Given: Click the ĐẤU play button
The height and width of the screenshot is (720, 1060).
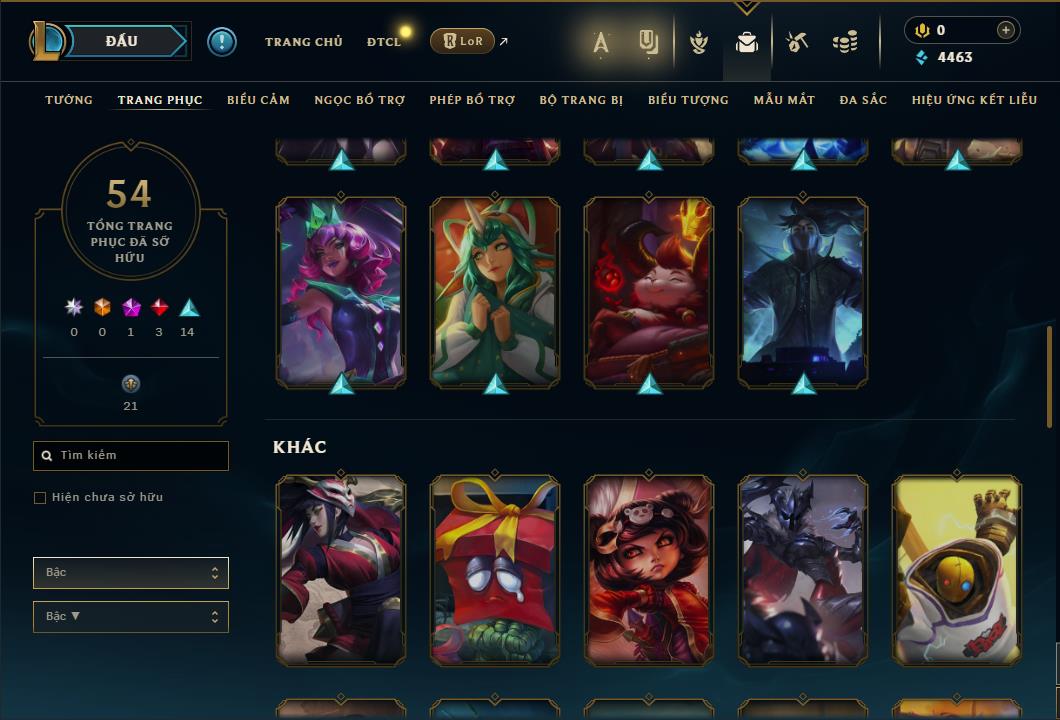Looking at the screenshot, I should pos(122,41).
